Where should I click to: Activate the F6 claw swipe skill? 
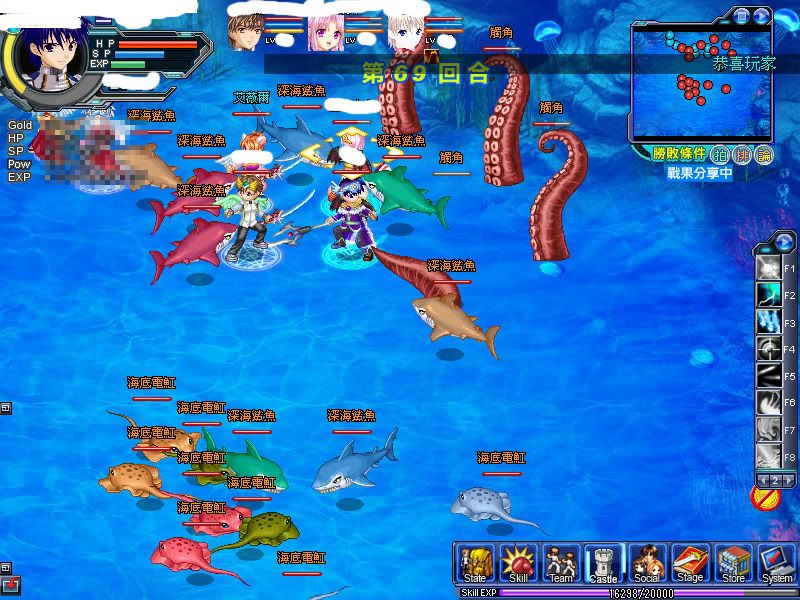(768, 403)
